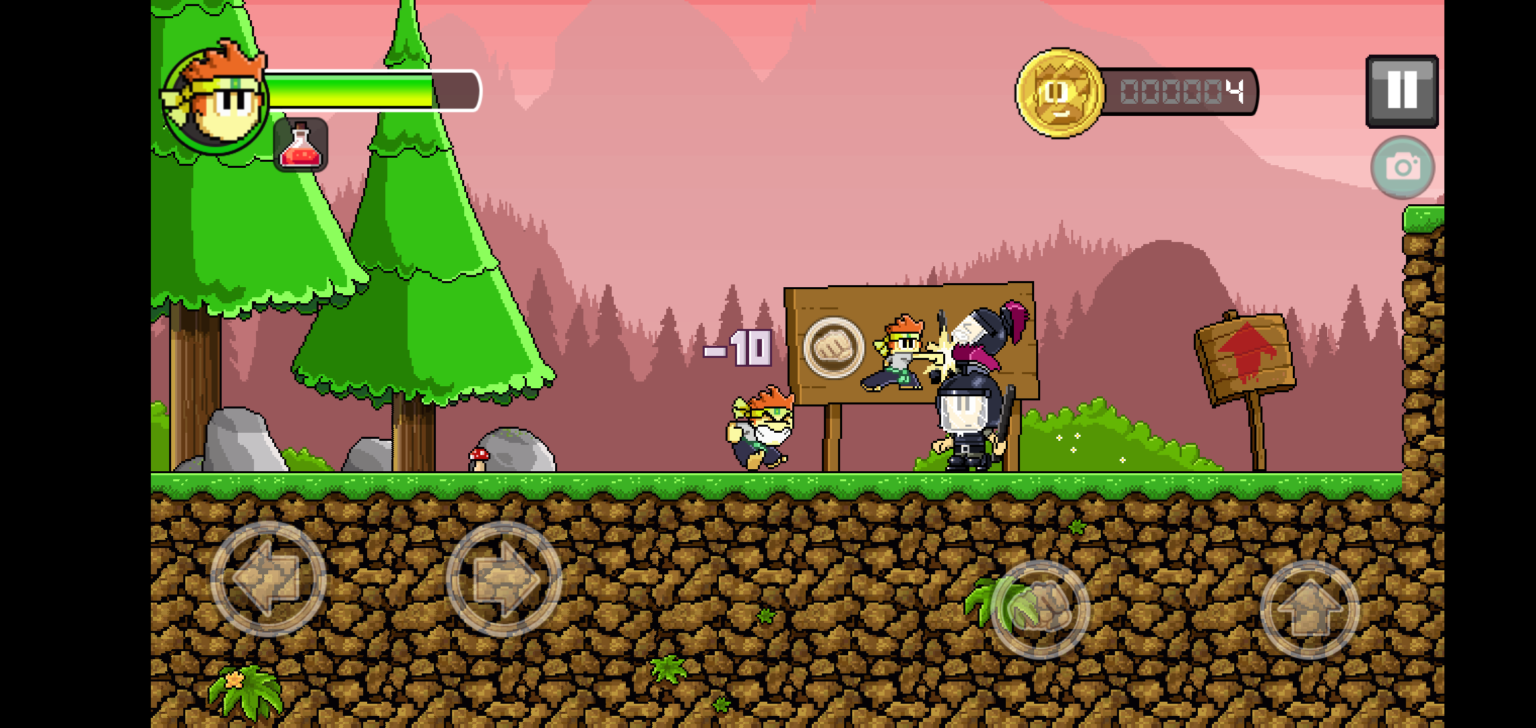Pause the game
This screenshot has width=1536, height=728.
[x=1401, y=91]
